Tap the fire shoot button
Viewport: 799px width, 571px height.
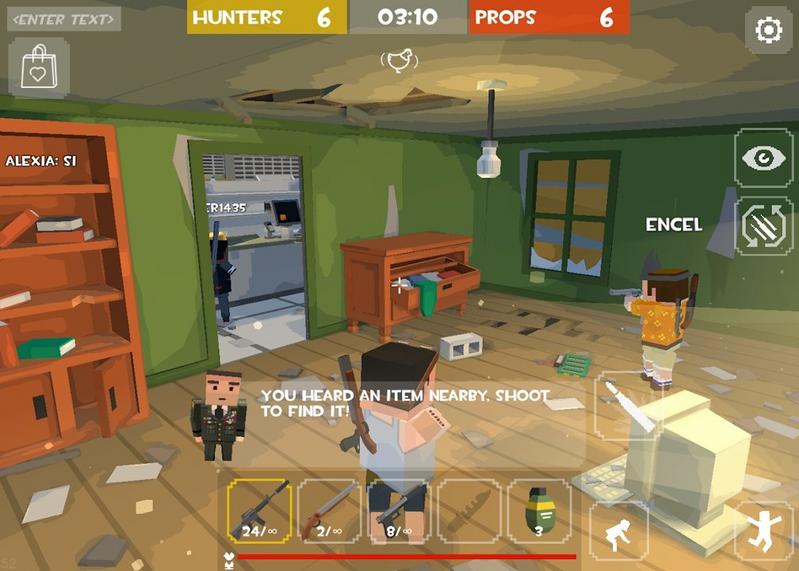(628, 406)
